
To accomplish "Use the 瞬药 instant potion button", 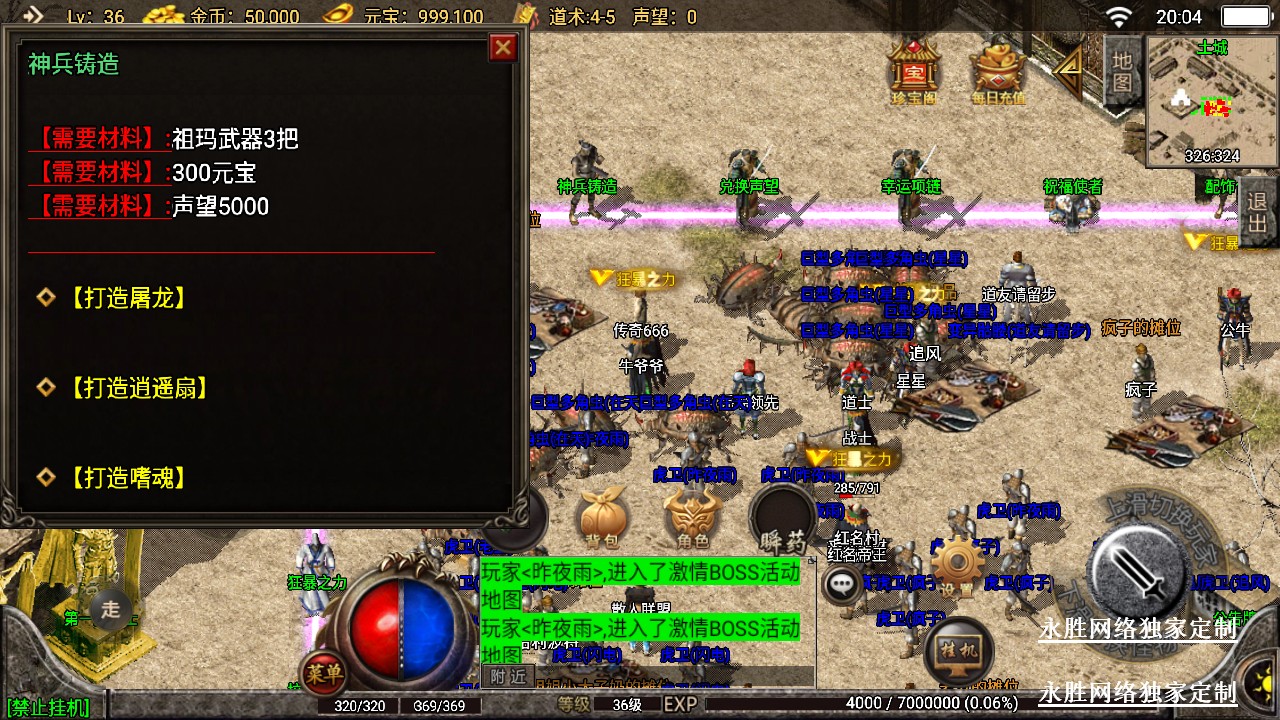I will tap(783, 522).
